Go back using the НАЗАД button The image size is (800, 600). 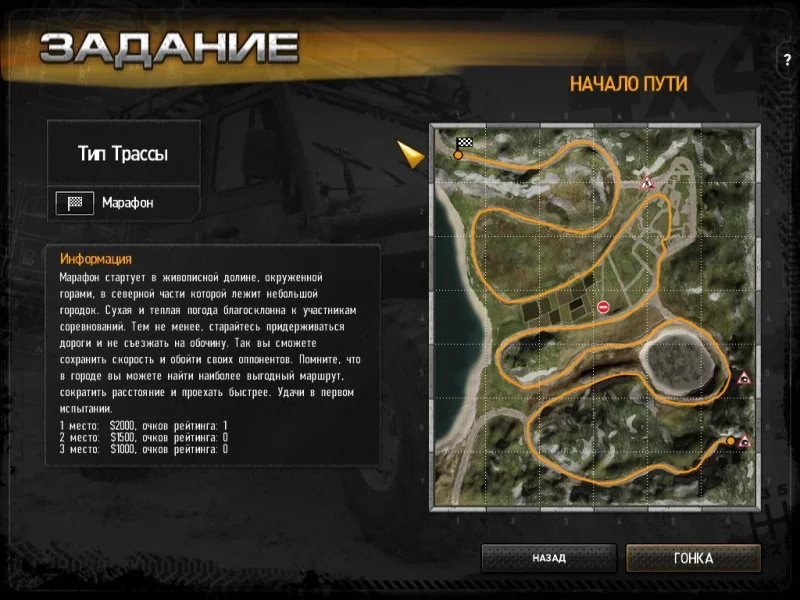(549, 558)
